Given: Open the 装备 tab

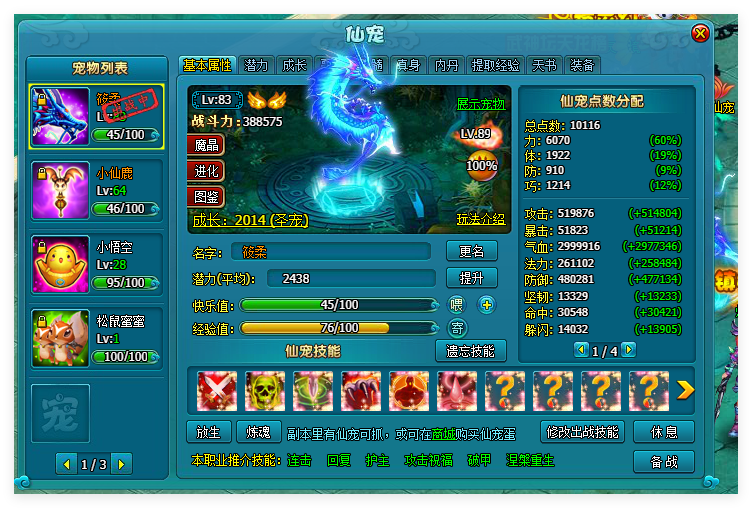Looking at the screenshot, I should coord(582,65).
